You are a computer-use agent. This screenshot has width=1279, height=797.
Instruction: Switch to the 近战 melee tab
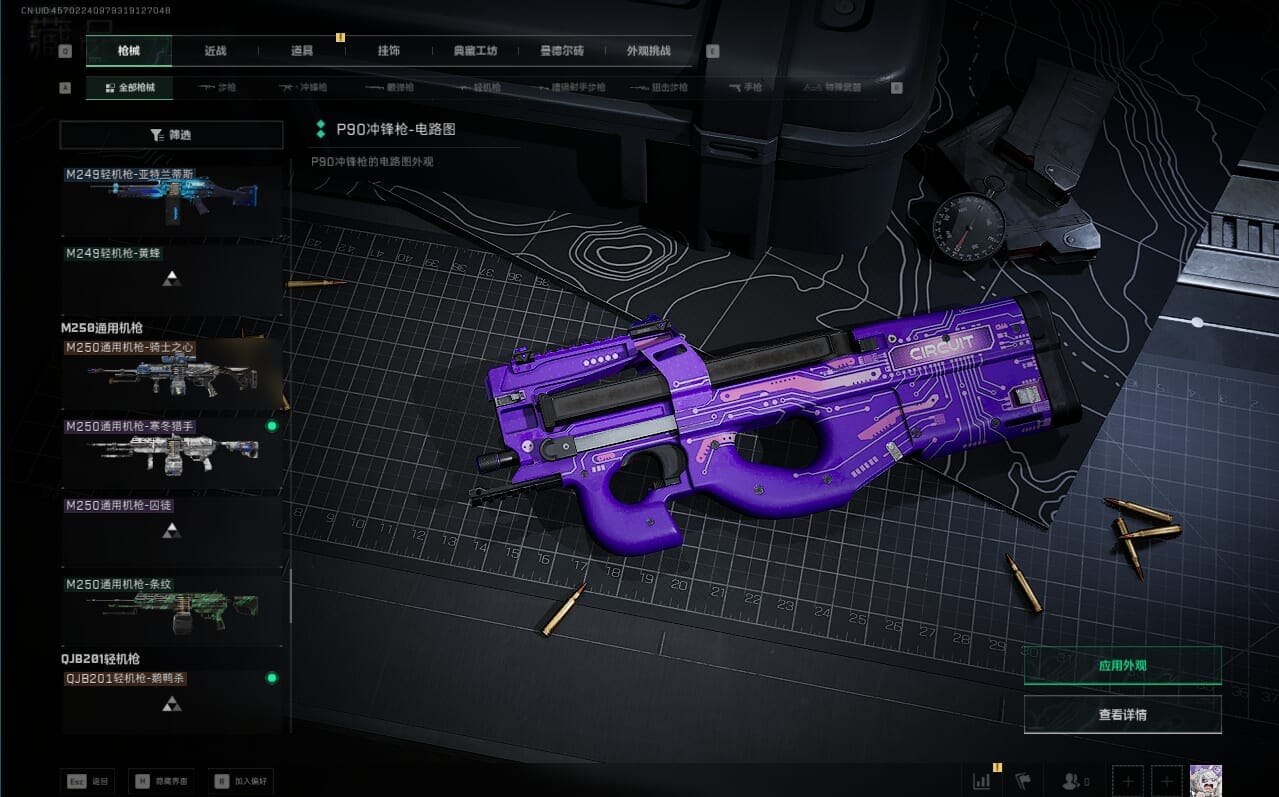pyautogui.click(x=215, y=51)
